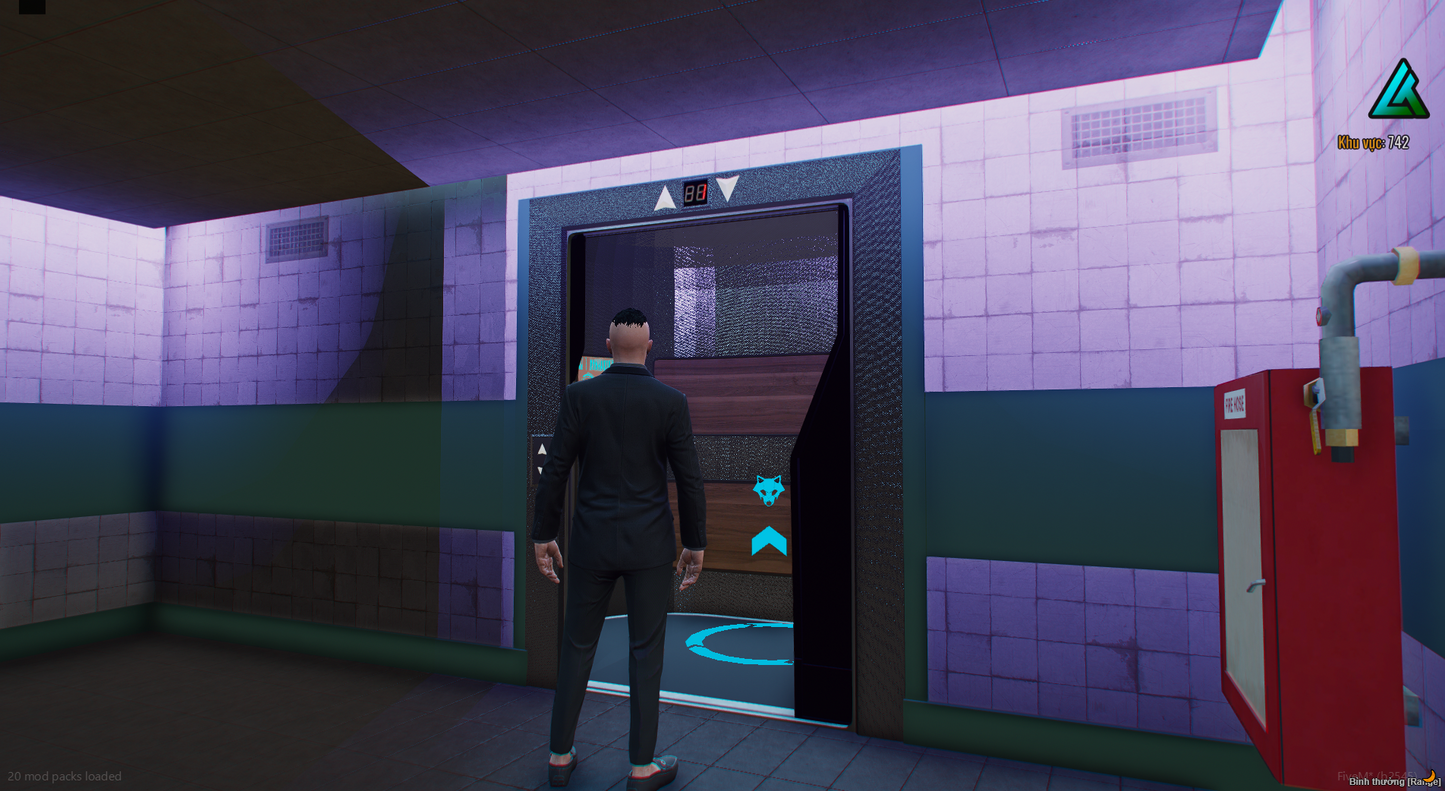Select the cyan up chevron inside the elevator
This screenshot has height=791, width=1445.
pyautogui.click(x=768, y=543)
